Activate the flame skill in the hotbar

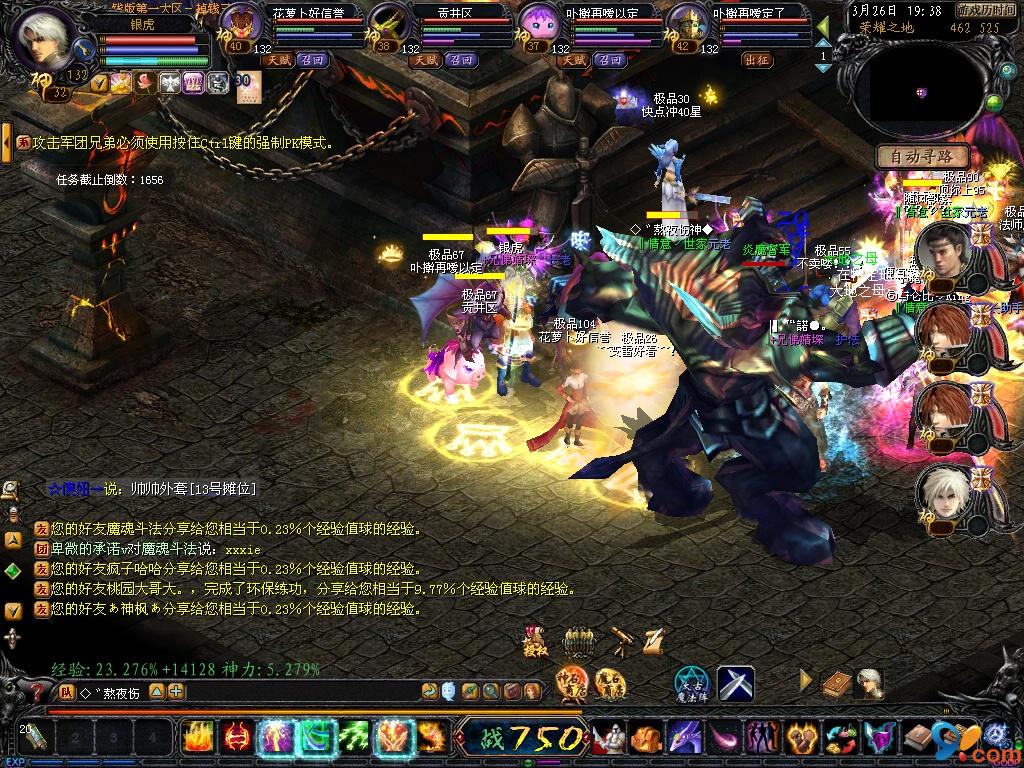click(197, 738)
